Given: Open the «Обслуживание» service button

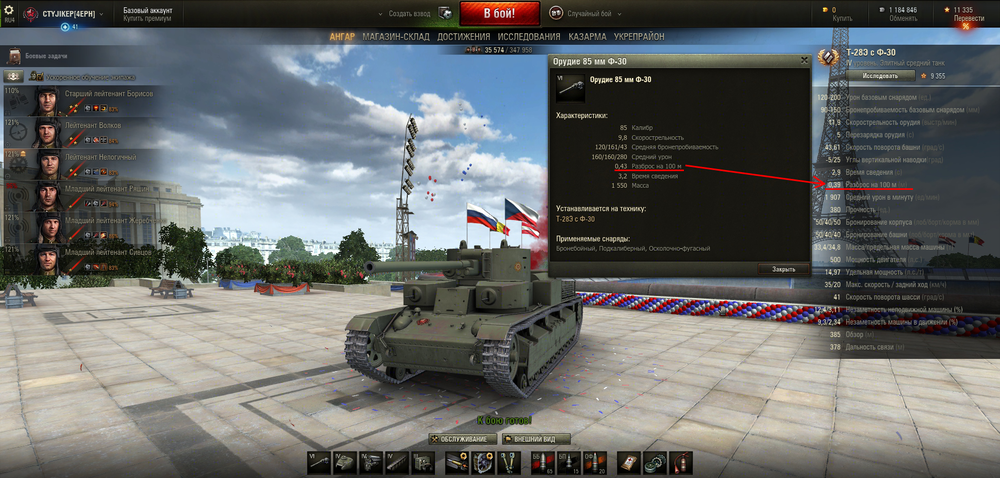Looking at the screenshot, I should point(463,439).
